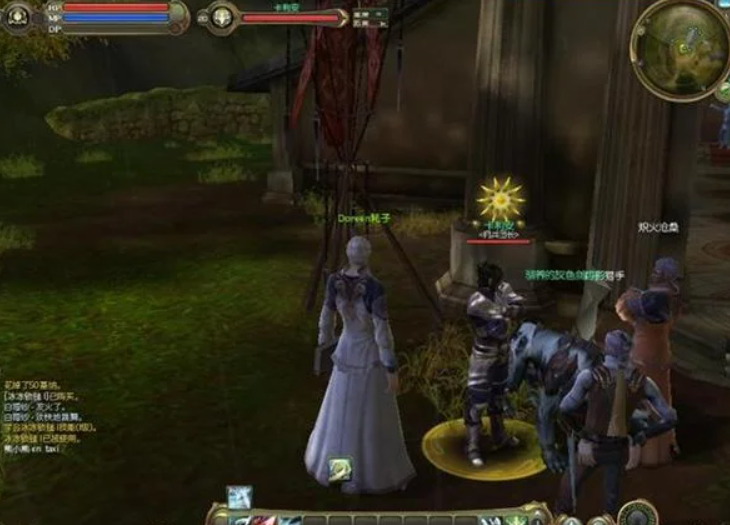Open the circular minimap

pos(682,47)
